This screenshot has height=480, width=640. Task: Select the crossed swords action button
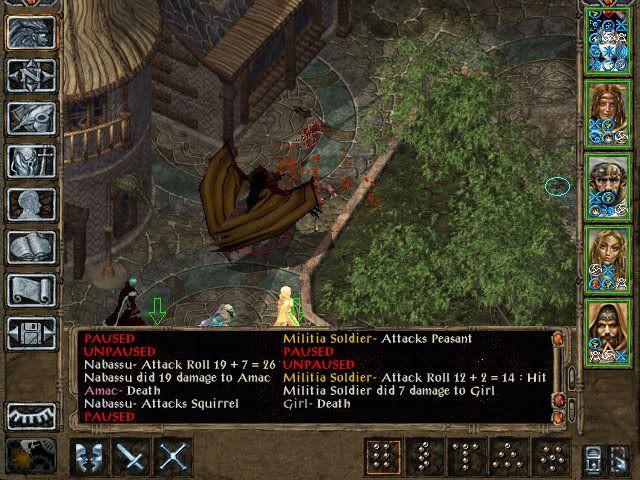[x=174, y=457]
